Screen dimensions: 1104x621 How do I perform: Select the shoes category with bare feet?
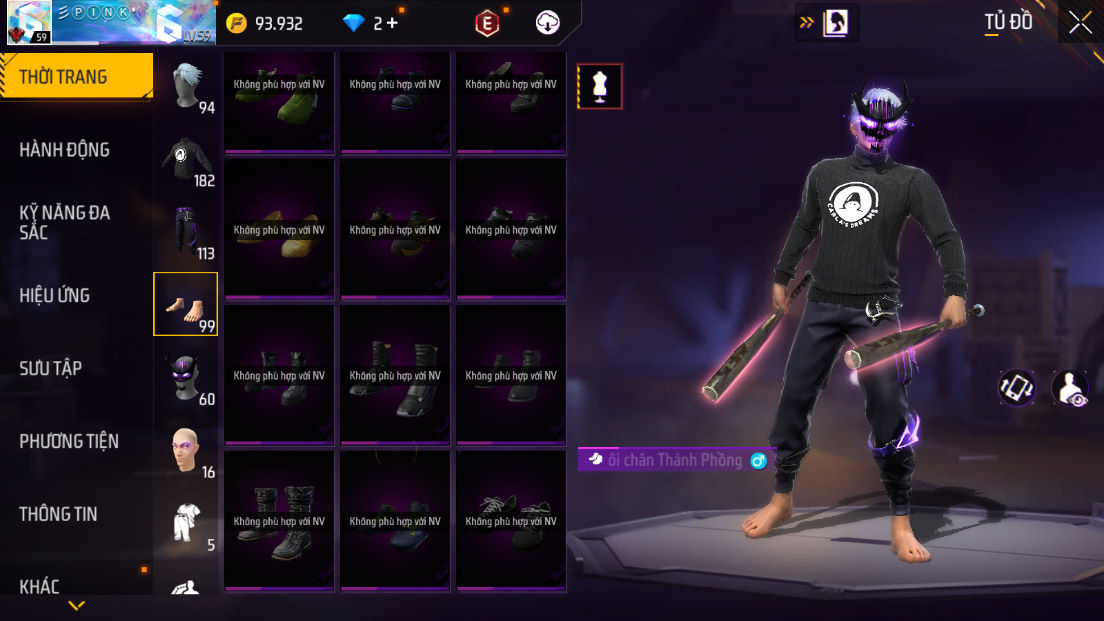point(185,304)
